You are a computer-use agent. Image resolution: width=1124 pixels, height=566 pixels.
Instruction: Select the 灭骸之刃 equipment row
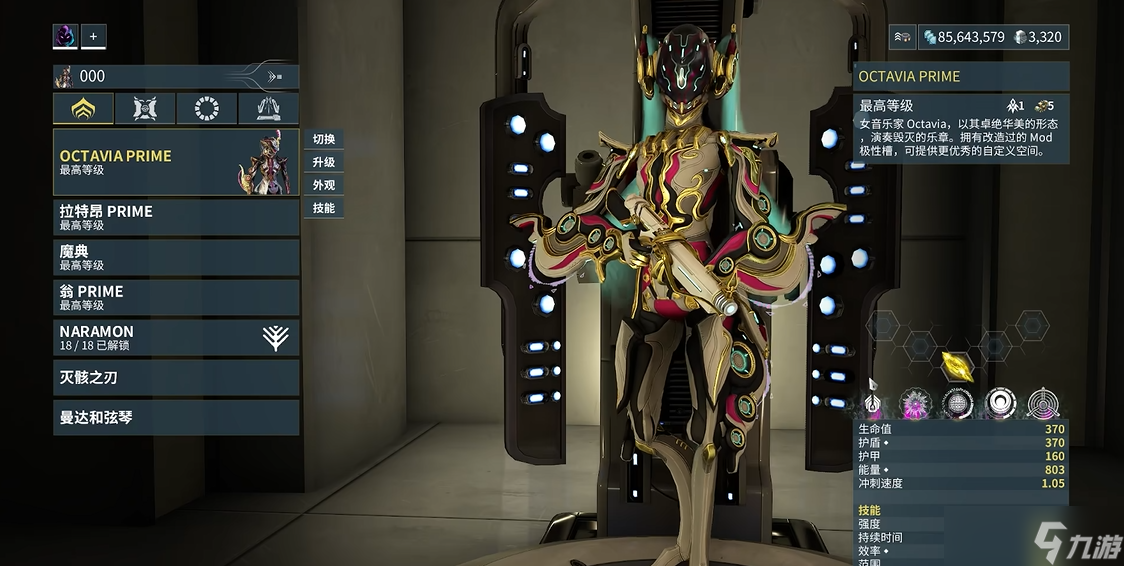point(176,377)
